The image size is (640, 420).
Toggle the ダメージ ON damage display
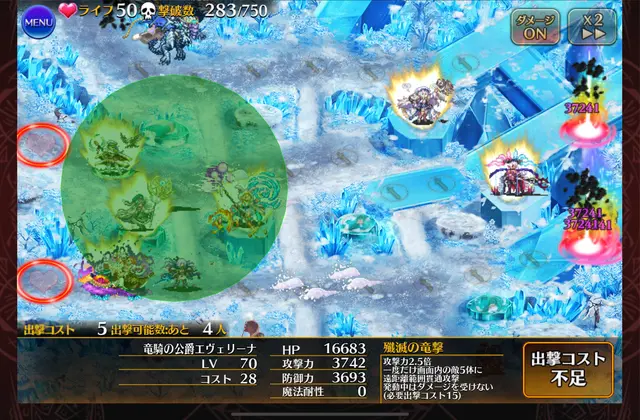(536, 26)
